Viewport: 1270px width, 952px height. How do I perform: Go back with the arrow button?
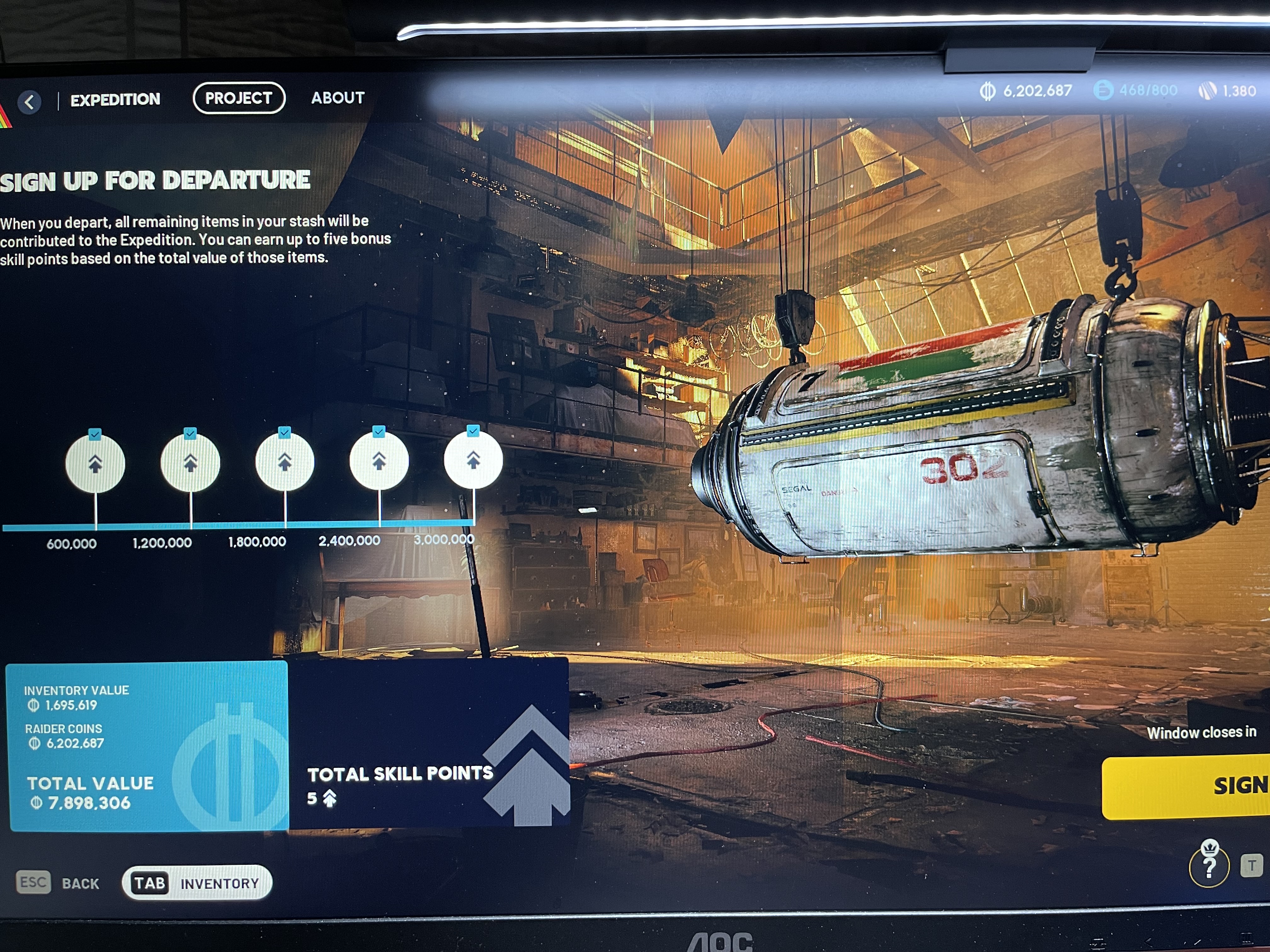tap(30, 102)
